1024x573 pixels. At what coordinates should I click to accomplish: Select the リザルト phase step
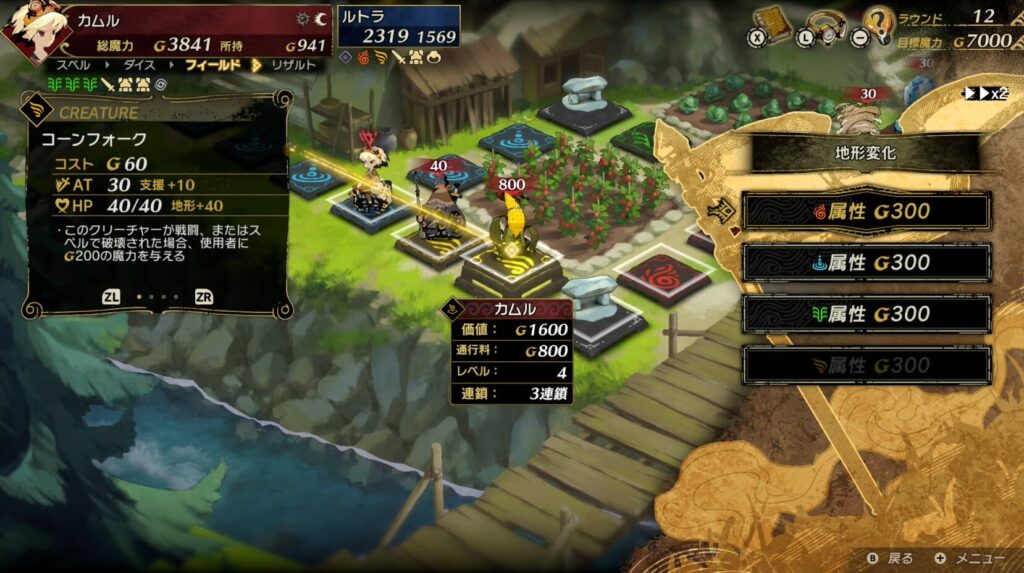pyautogui.click(x=294, y=65)
